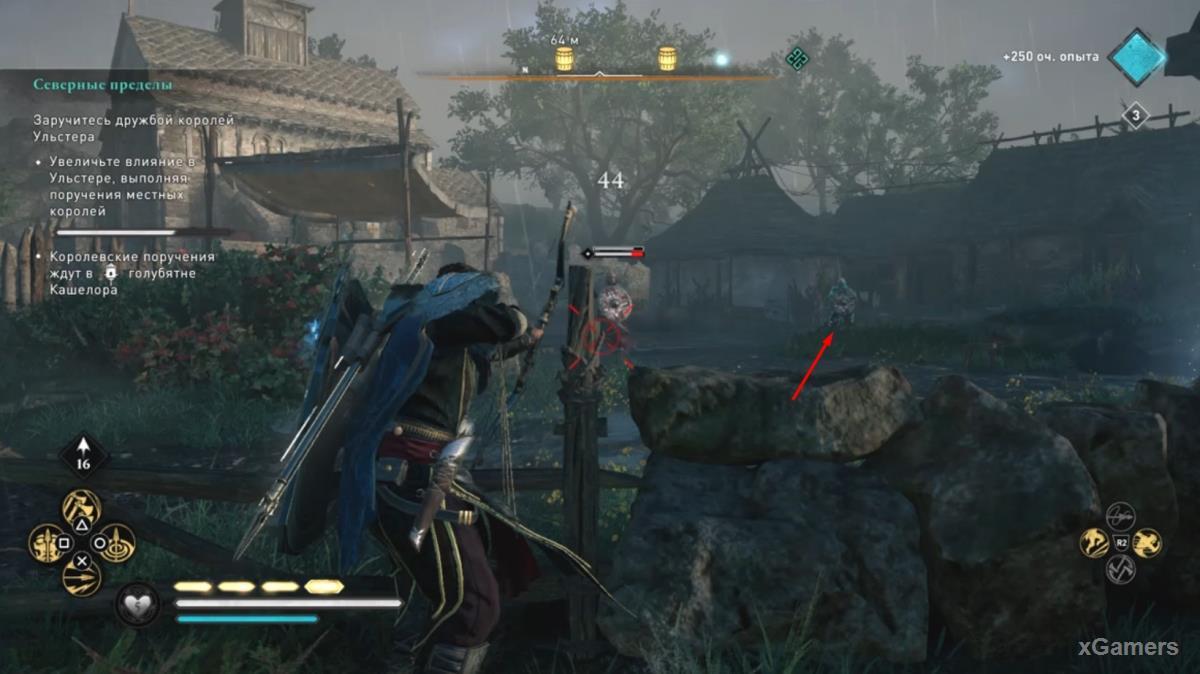Activate the left ranged ability icon
The width and height of the screenshot is (1200, 674).
click(47, 544)
